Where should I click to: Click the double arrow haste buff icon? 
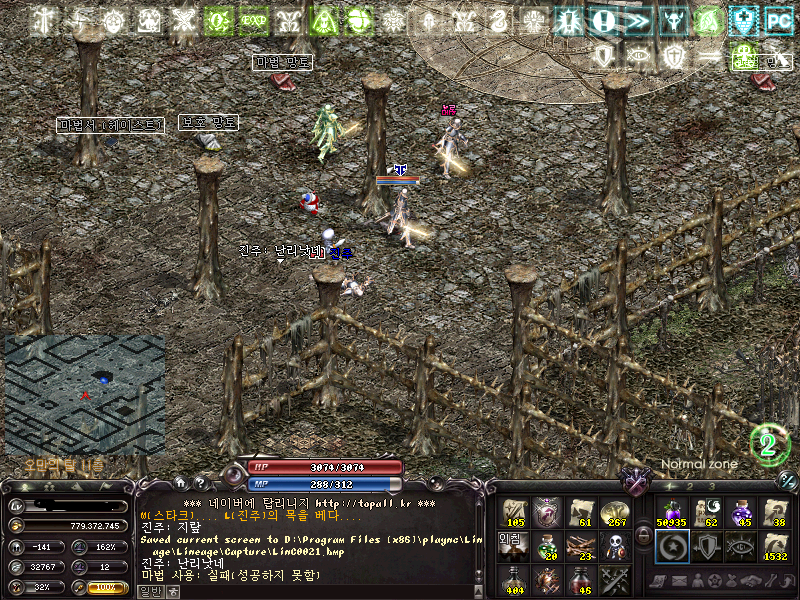coord(634,19)
